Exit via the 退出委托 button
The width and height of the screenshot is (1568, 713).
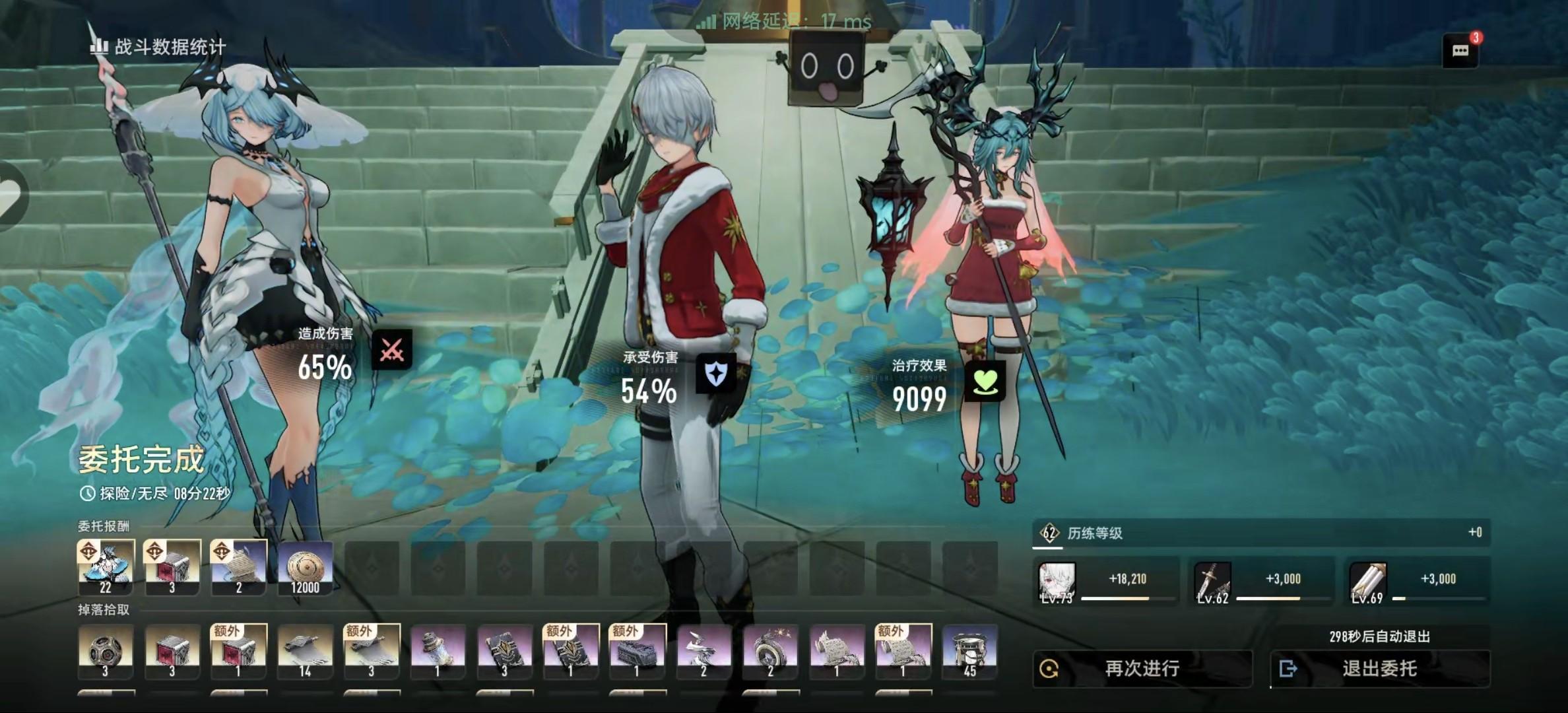pyautogui.click(x=1379, y=669)
